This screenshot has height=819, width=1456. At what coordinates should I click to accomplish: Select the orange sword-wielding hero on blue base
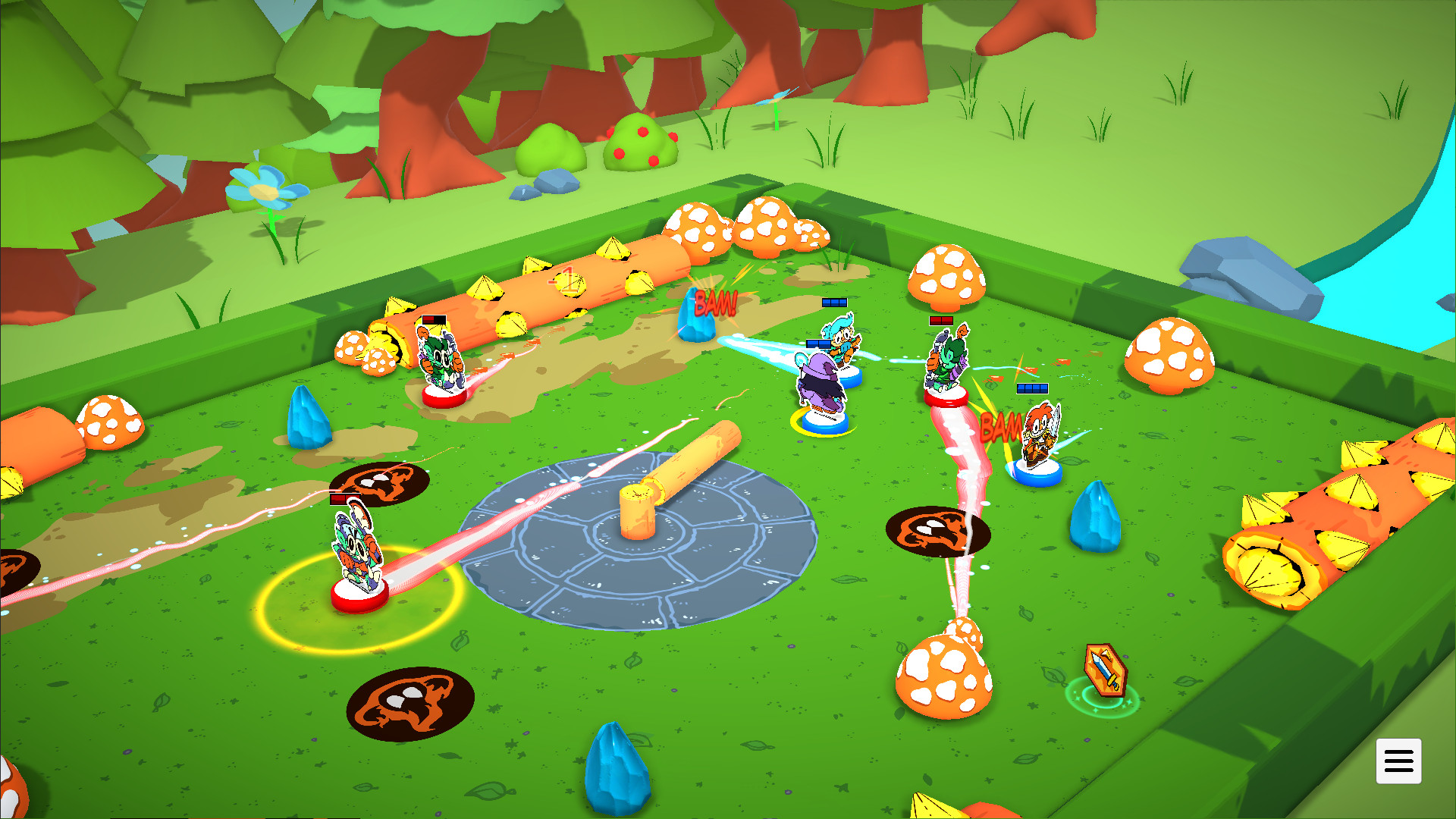[x=1036, y=438]
